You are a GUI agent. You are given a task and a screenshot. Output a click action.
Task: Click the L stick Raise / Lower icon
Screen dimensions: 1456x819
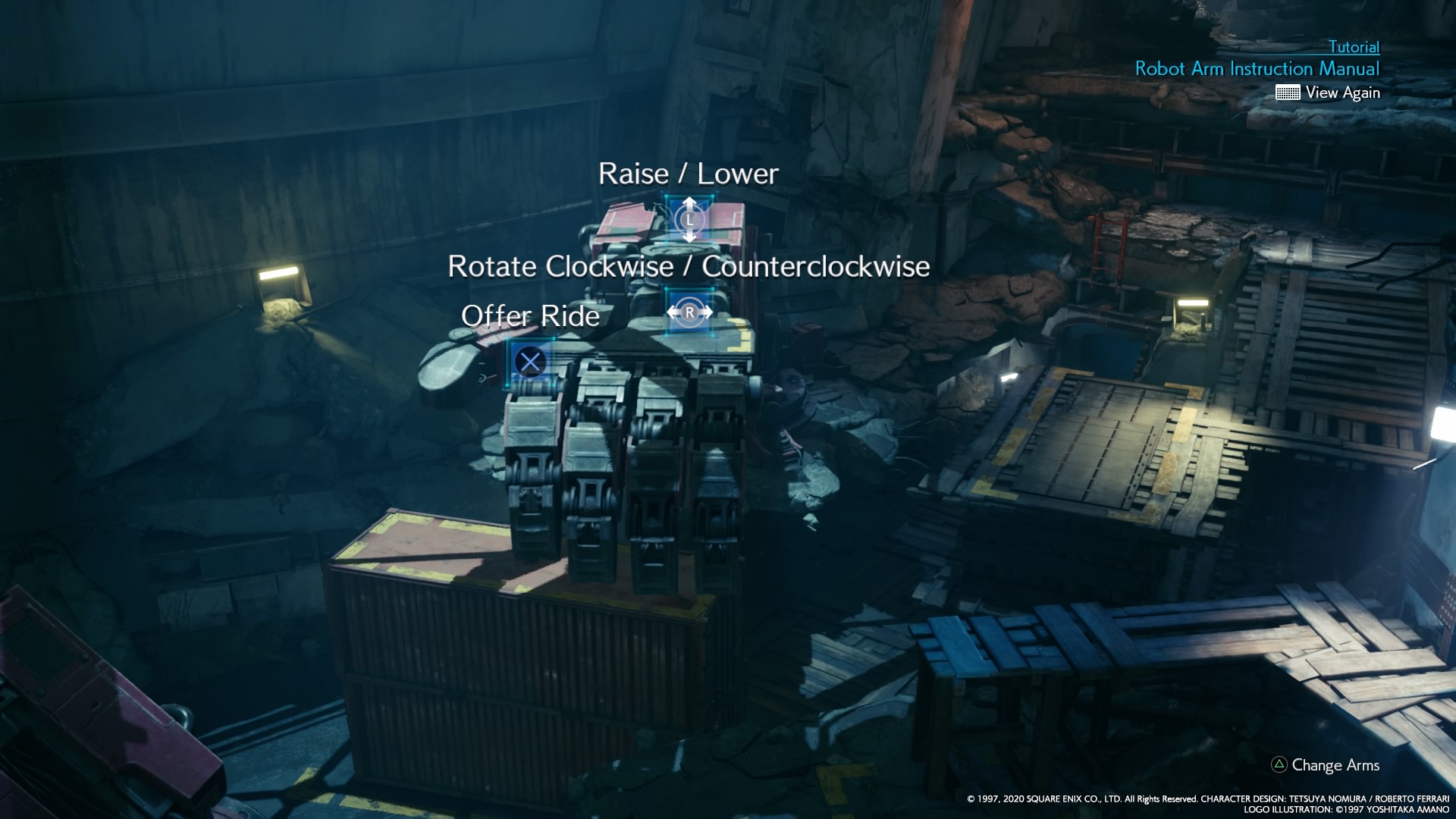(x=689, y=220)
